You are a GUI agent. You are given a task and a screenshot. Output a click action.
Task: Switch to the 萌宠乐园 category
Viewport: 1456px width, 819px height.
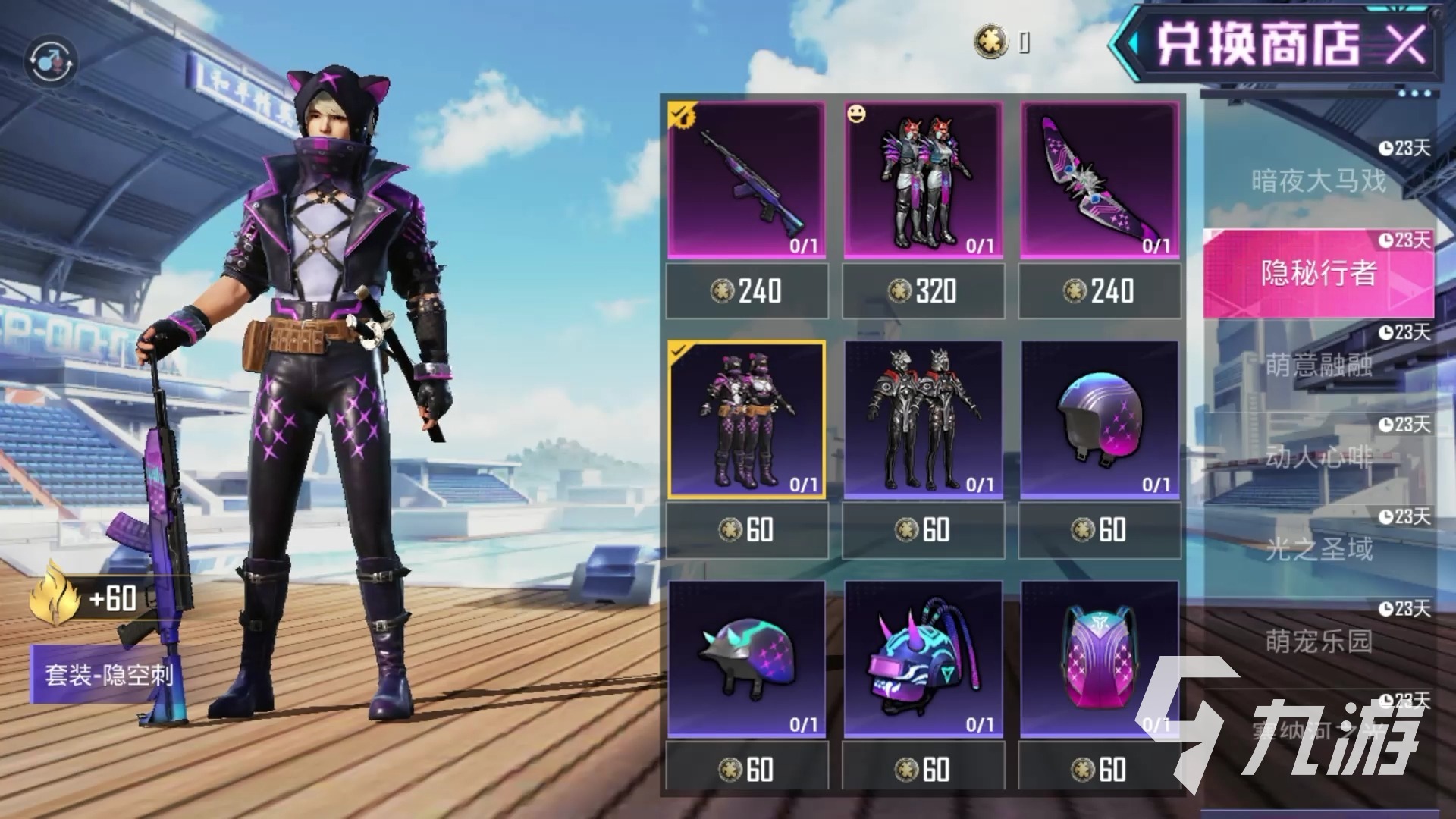pos(1318,642)
